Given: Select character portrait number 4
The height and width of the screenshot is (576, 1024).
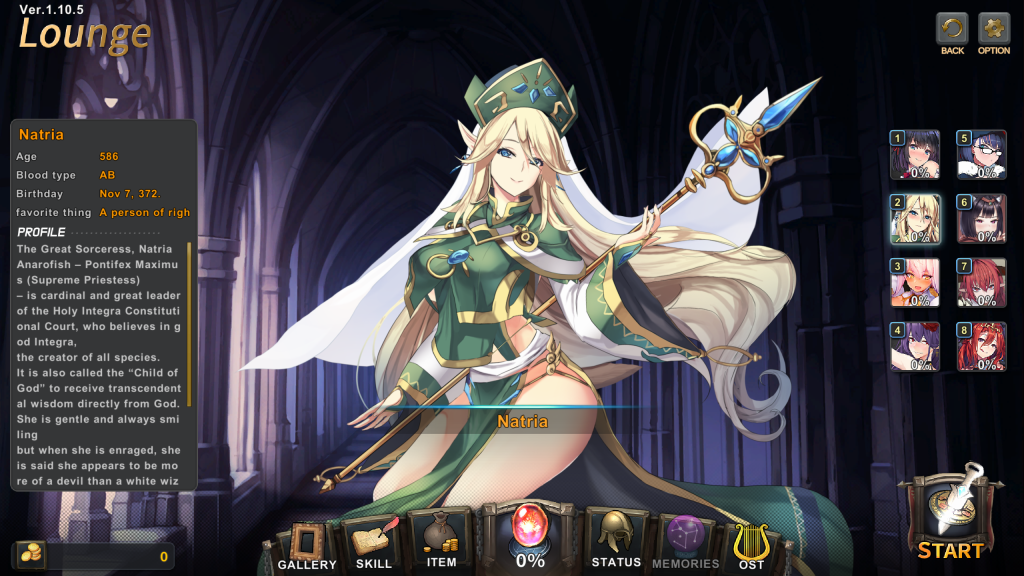Looking at the screenshot, I should (x=915, y=347).
